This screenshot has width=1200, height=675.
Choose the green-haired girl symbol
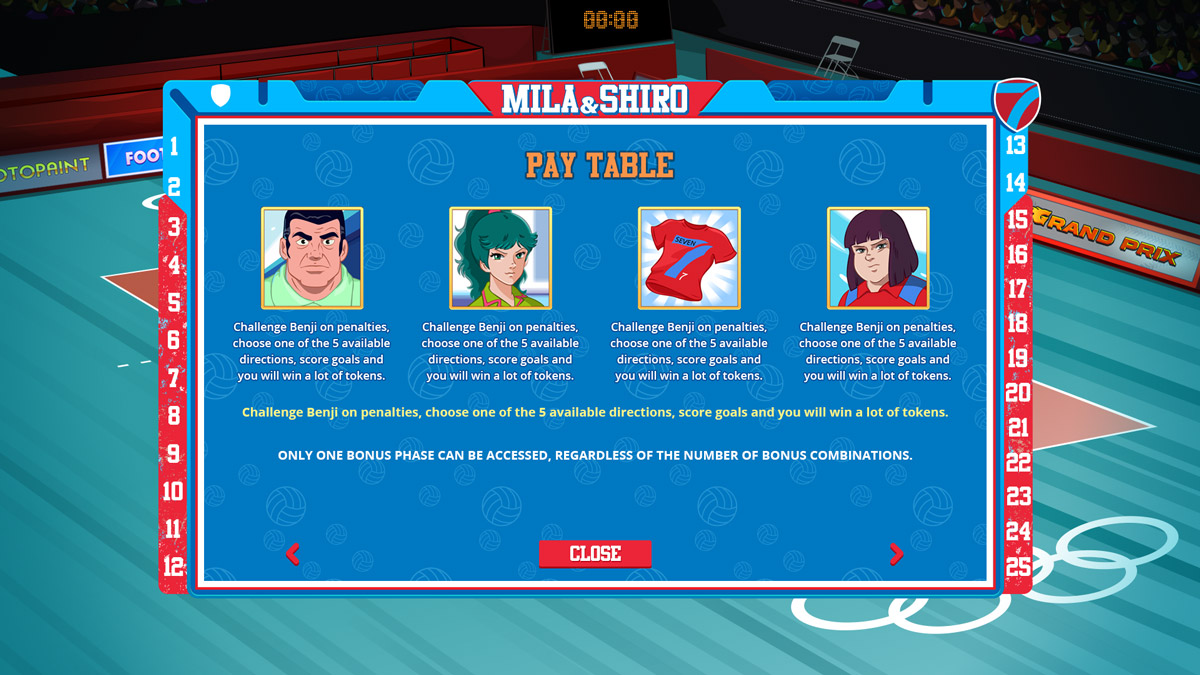click(x=500, y=258)
